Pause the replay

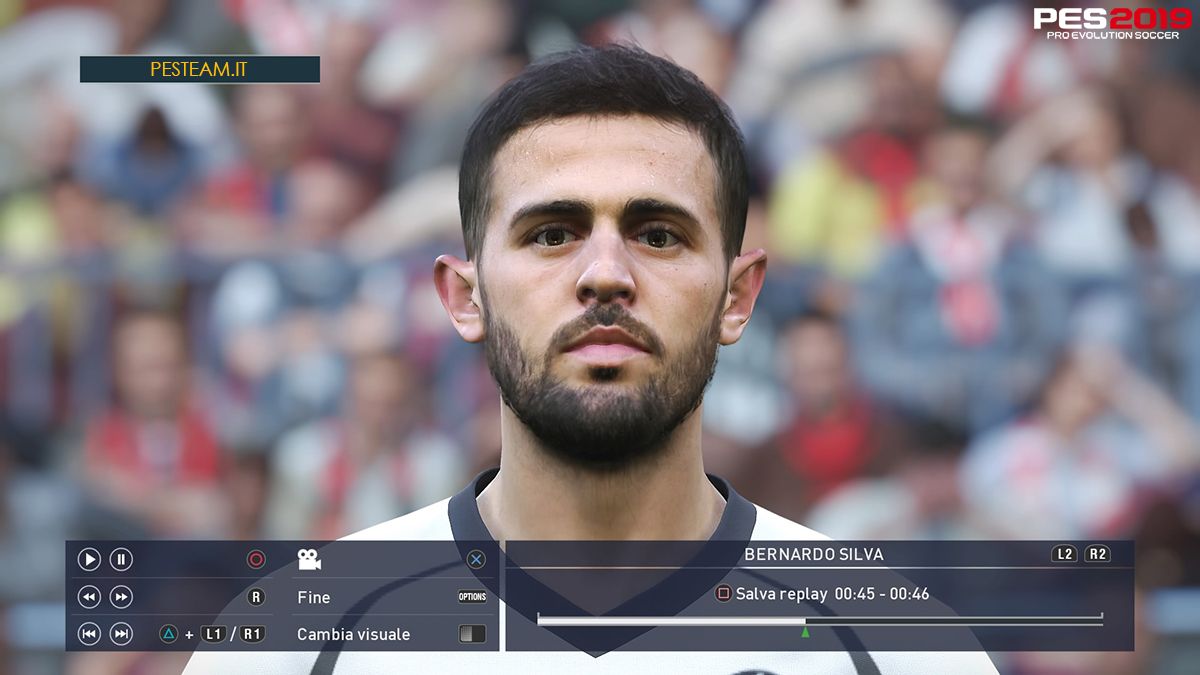pyautogui.click(x=121, y=560)
